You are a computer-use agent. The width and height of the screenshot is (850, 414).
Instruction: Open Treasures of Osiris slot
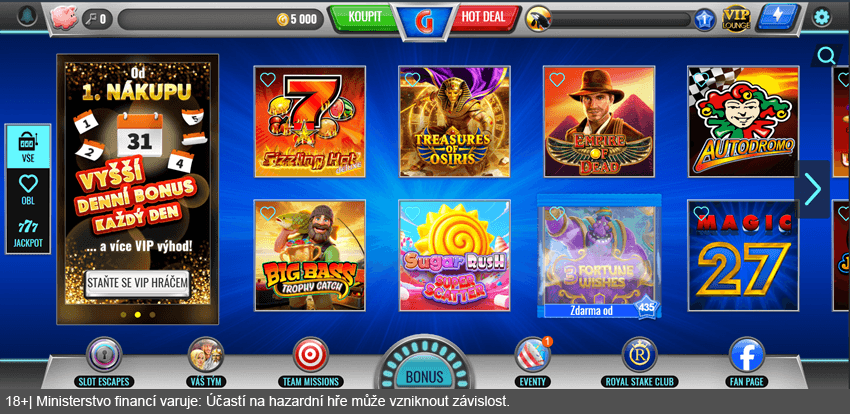tap(454, 121)
